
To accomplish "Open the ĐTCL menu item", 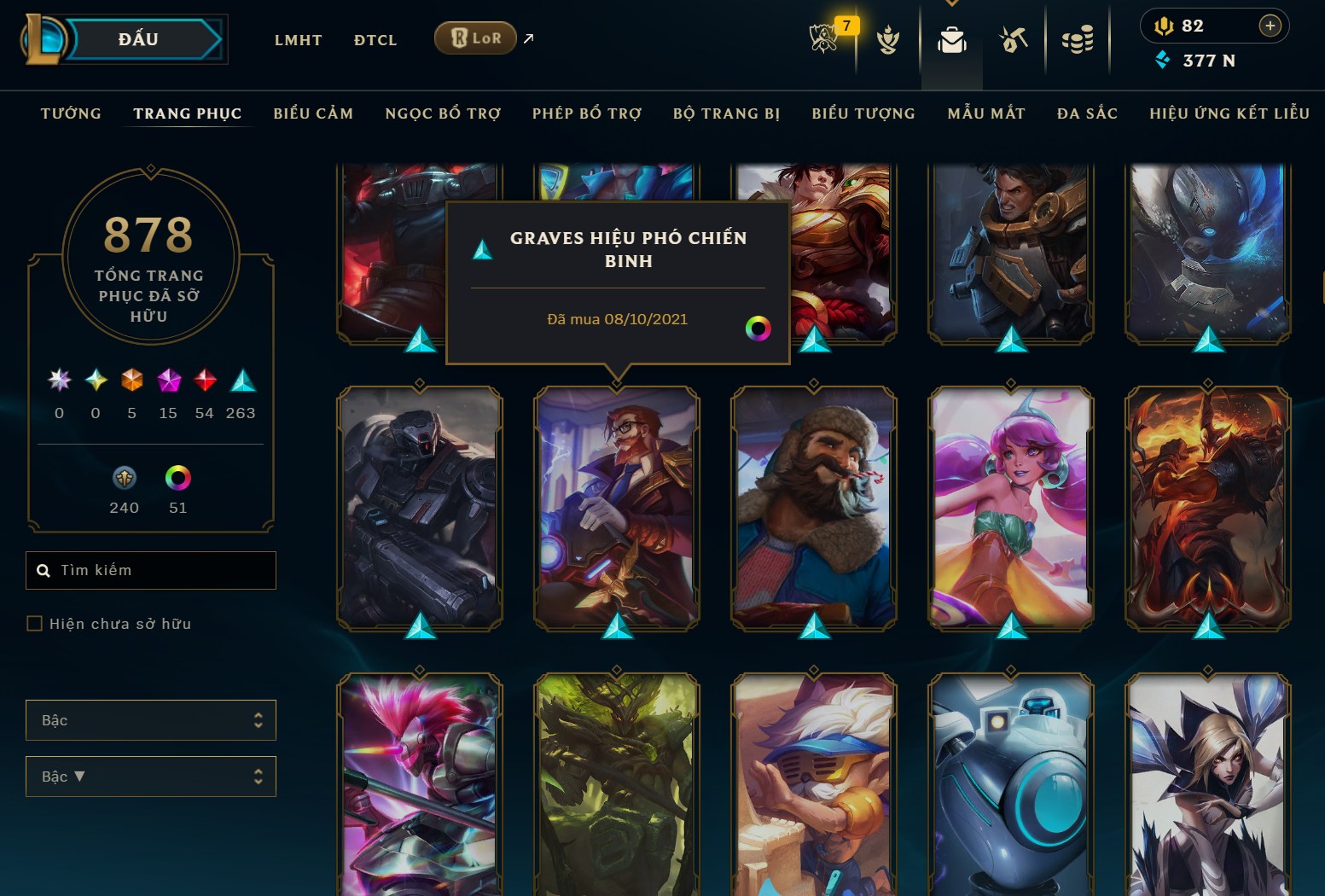I will click(x=375, y=39).
